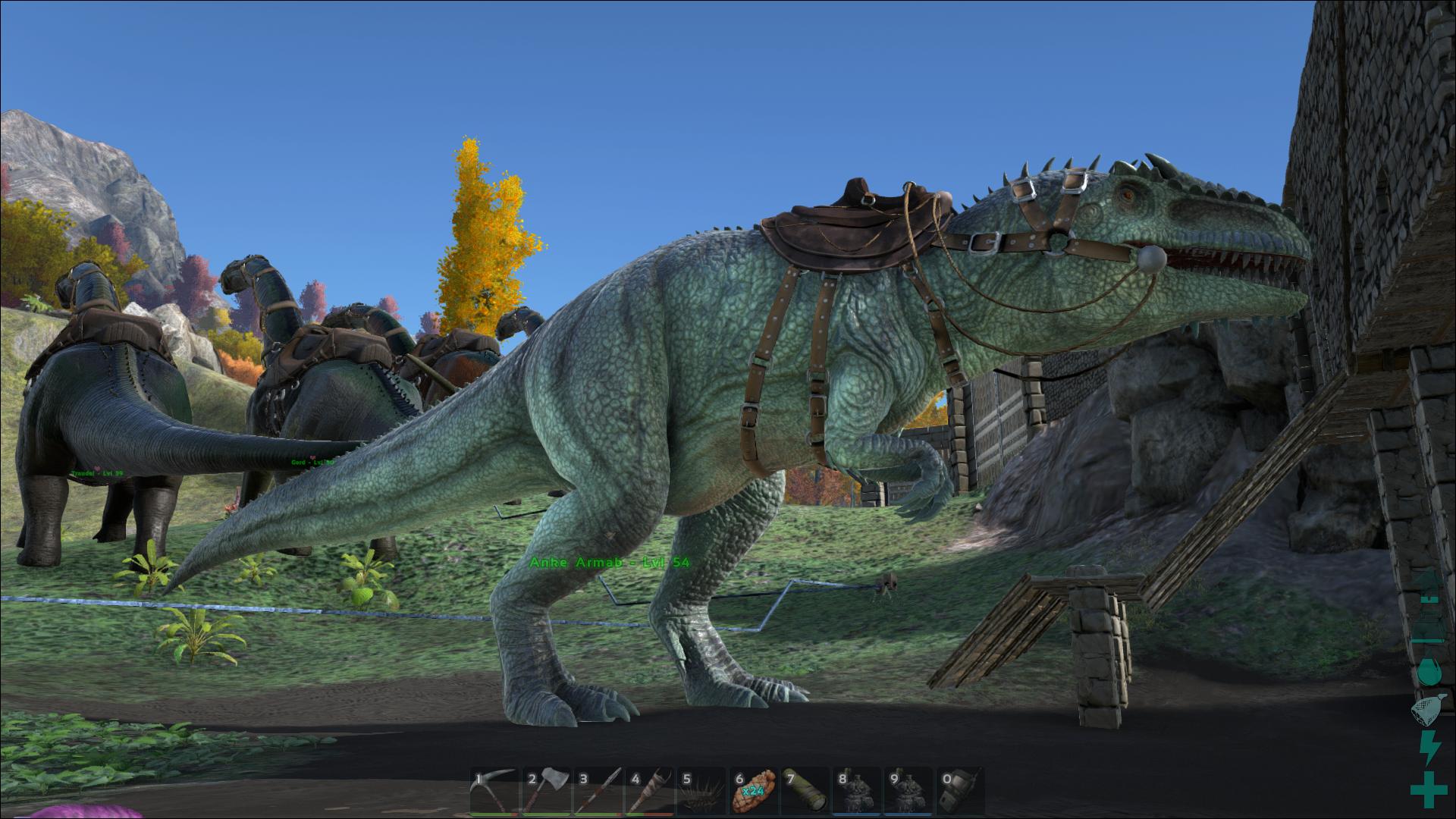Select the item in hotbar slot 8

[856, 792]
